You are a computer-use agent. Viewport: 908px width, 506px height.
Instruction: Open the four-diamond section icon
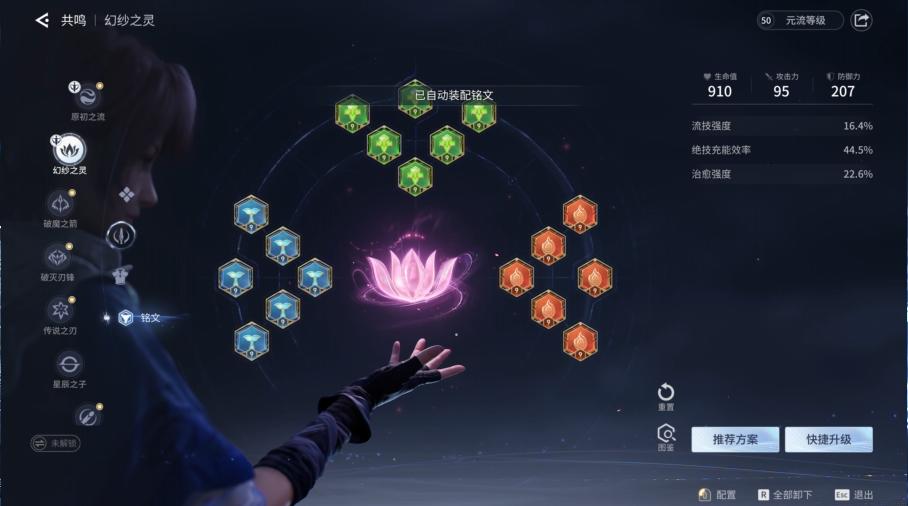tap(127, 194)
